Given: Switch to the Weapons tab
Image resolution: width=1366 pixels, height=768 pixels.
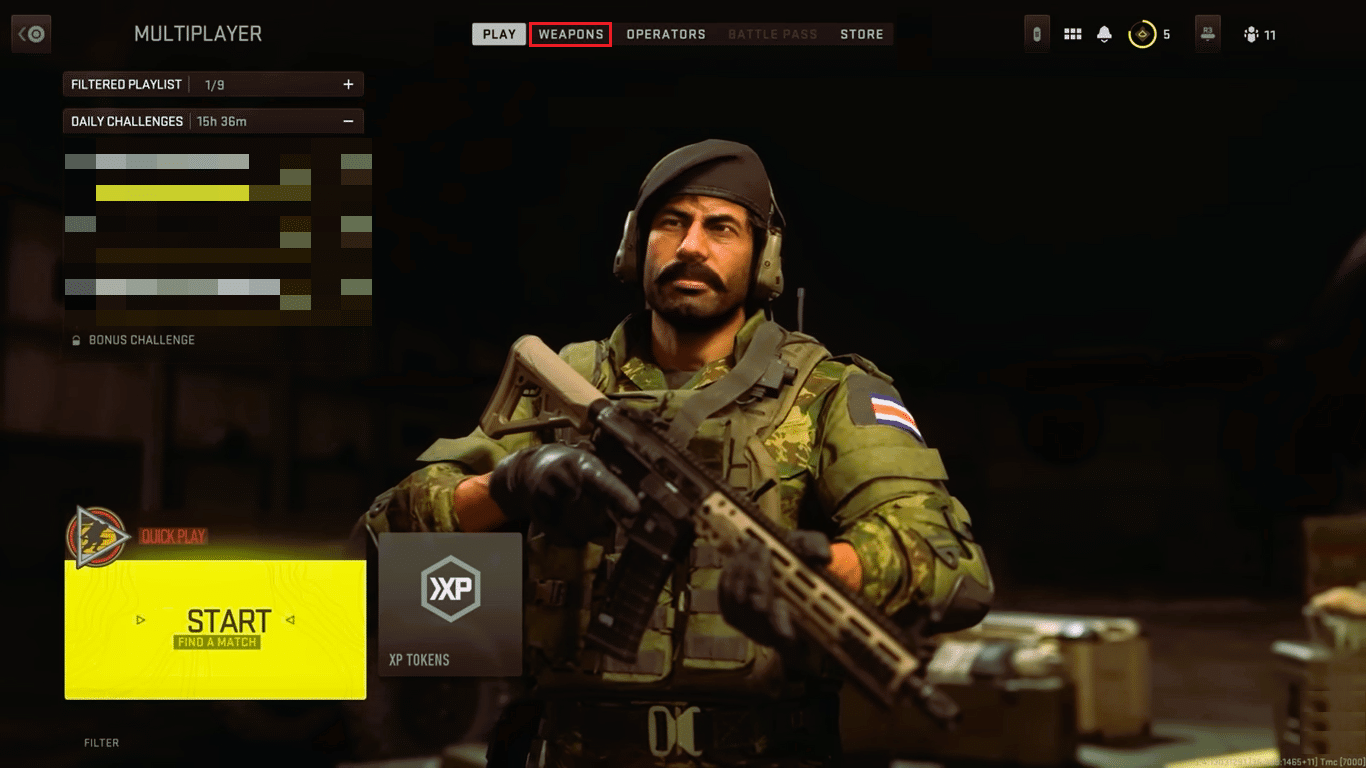Looking at the screenshot, I should 570,33.
